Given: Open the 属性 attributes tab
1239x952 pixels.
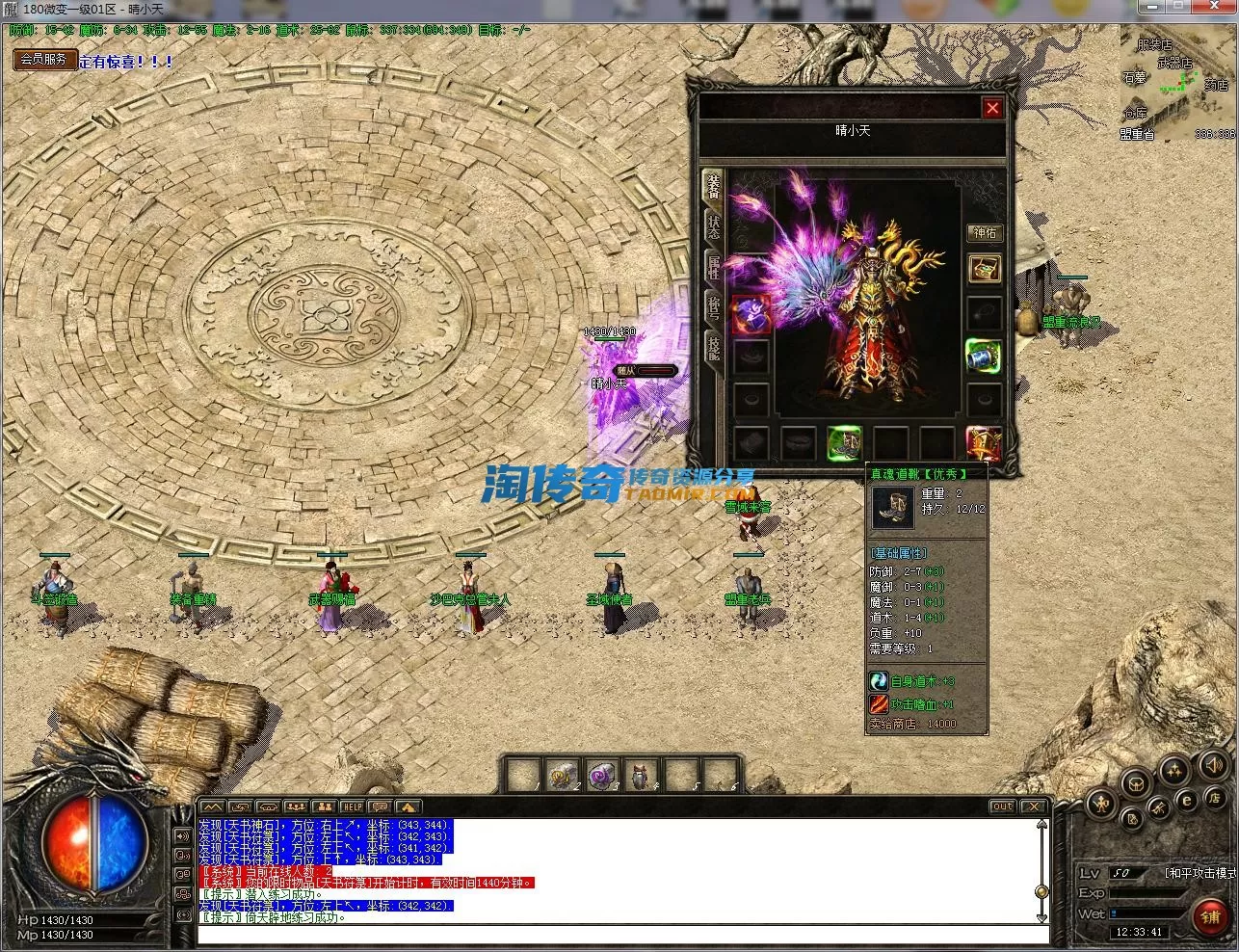Looking at the screenshot, I should (713, 267).
